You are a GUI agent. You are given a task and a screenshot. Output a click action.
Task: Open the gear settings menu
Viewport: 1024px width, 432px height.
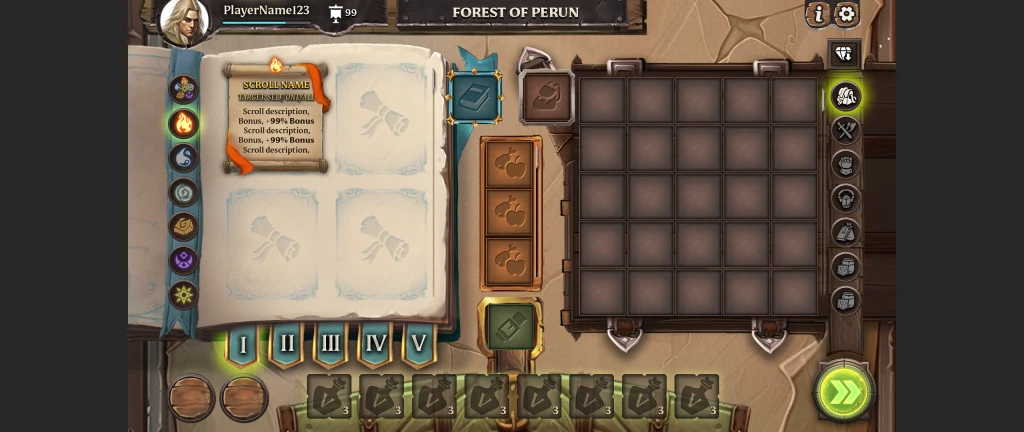(846, 14)
